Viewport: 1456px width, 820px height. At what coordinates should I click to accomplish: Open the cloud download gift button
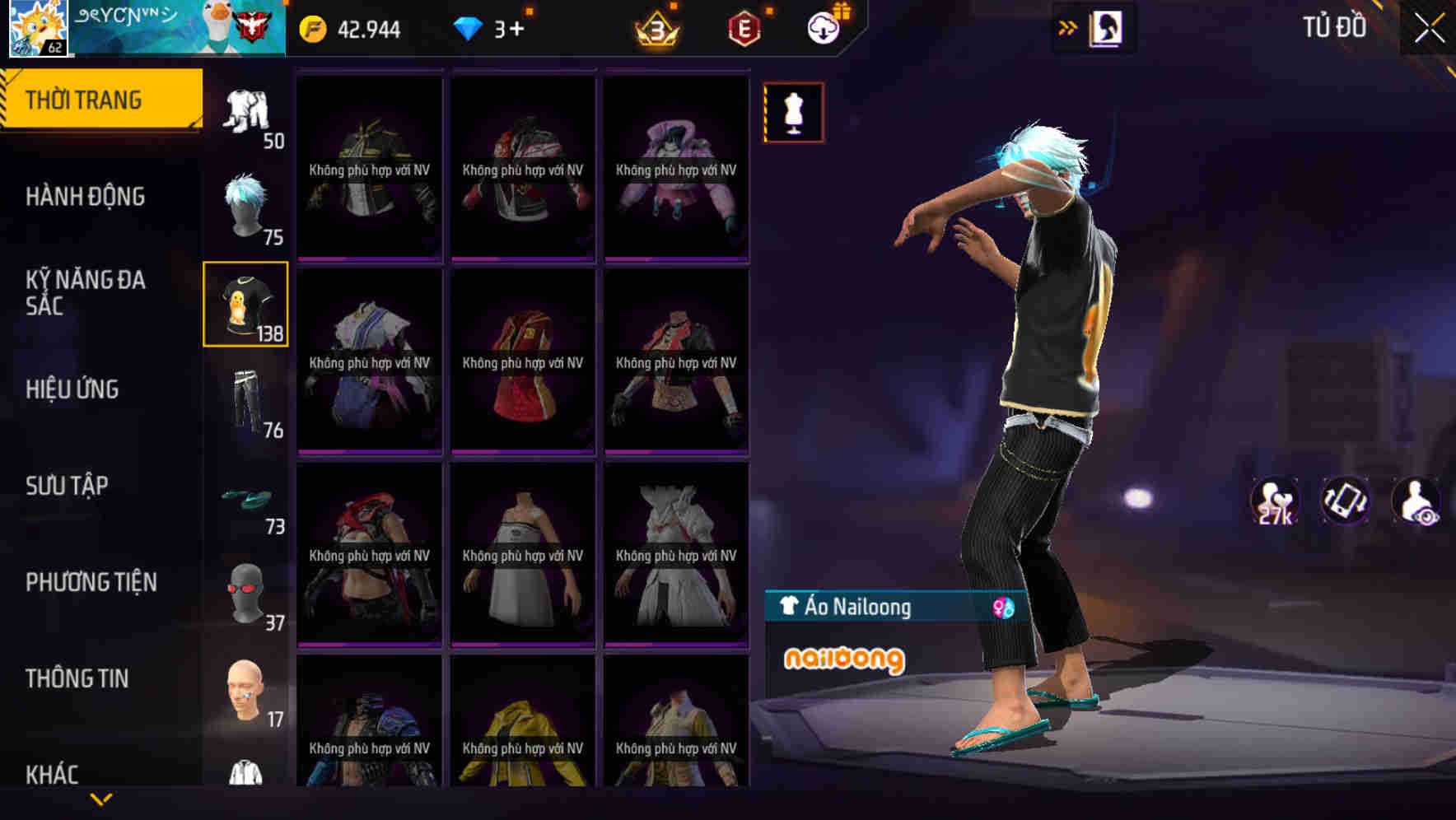point(823,27)
